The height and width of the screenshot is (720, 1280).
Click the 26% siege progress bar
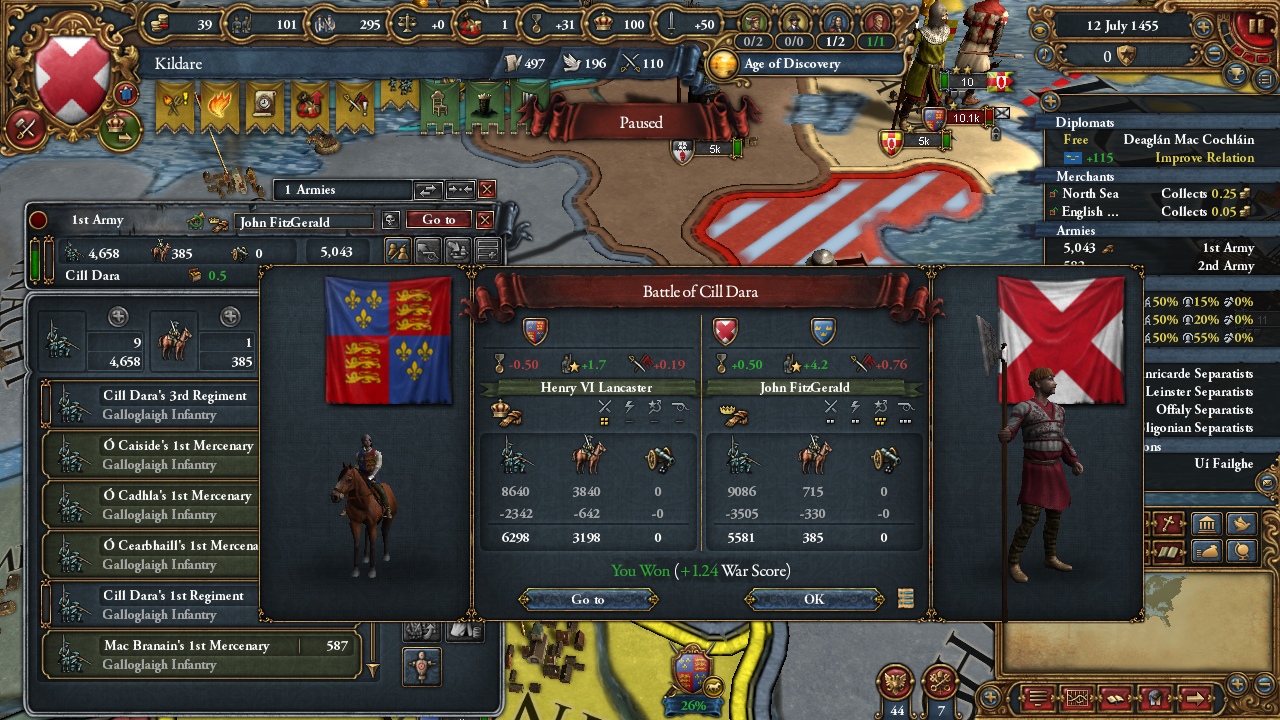pos(691,705)
